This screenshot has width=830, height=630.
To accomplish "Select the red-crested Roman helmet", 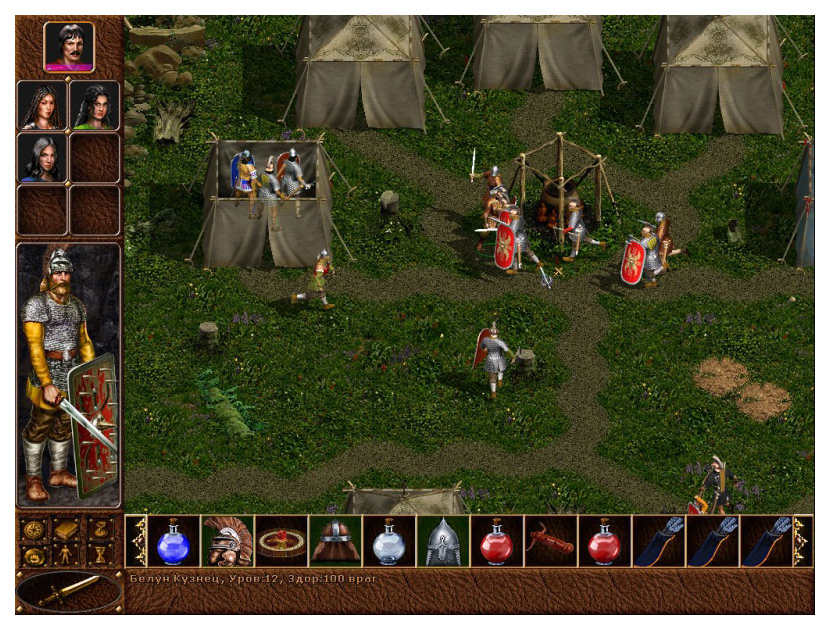I will click(228, 541).
